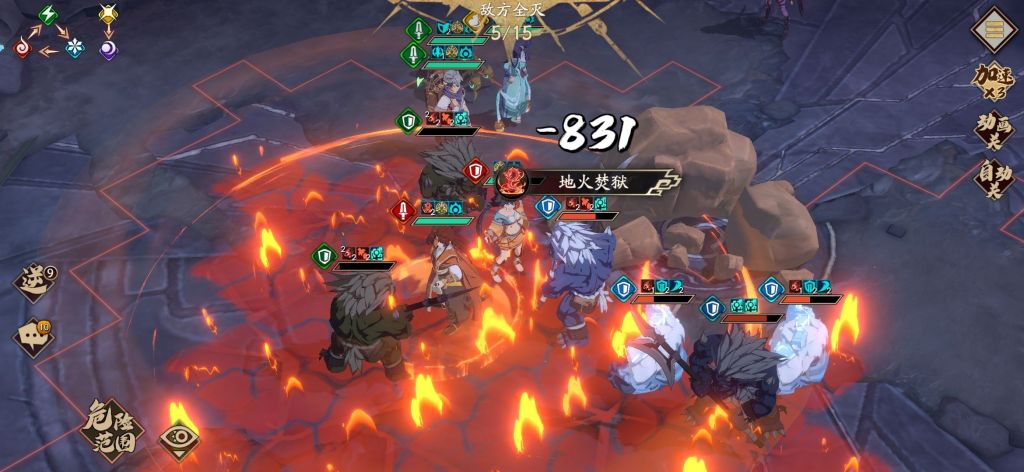Open the three-line menu button
Screen dimensions: 1024x472
994,30
